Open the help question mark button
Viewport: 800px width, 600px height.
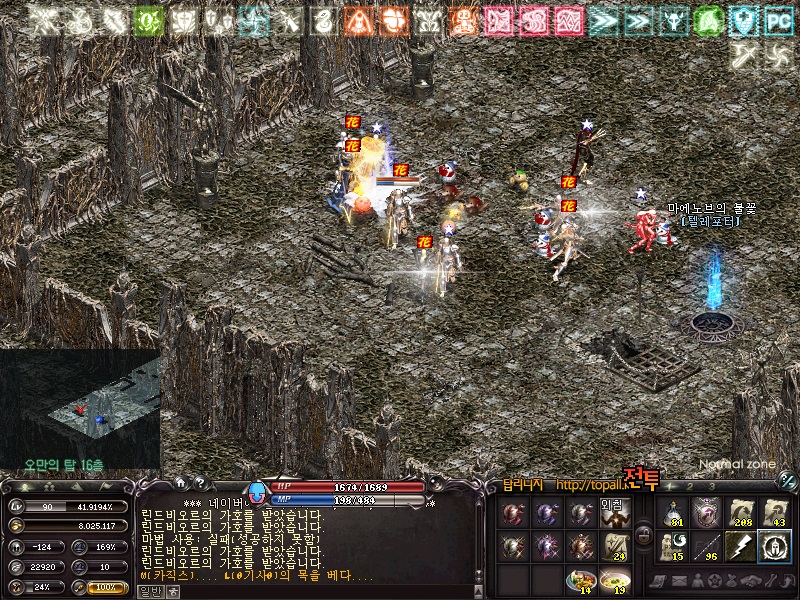point(200,483)
